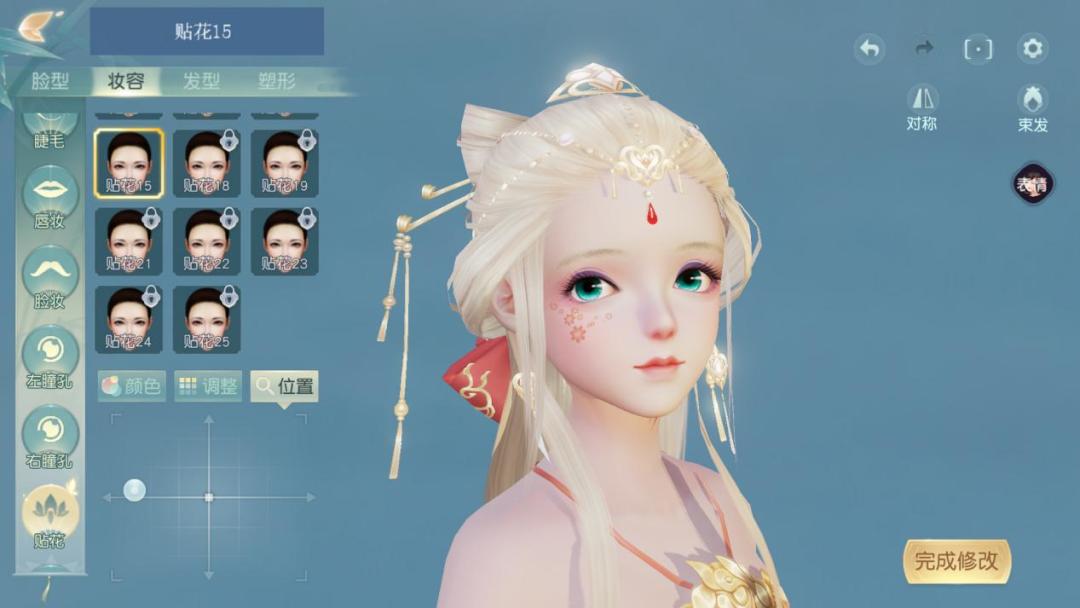1080x608 pixels.
Task: Pick the 贴花18 decal thumbnail
Action: [207, 163]
